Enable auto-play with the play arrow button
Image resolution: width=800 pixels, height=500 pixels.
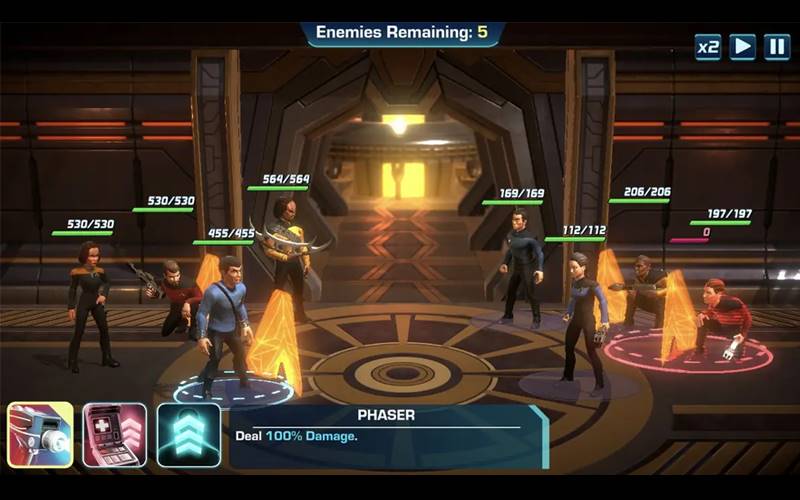point(742,47)
